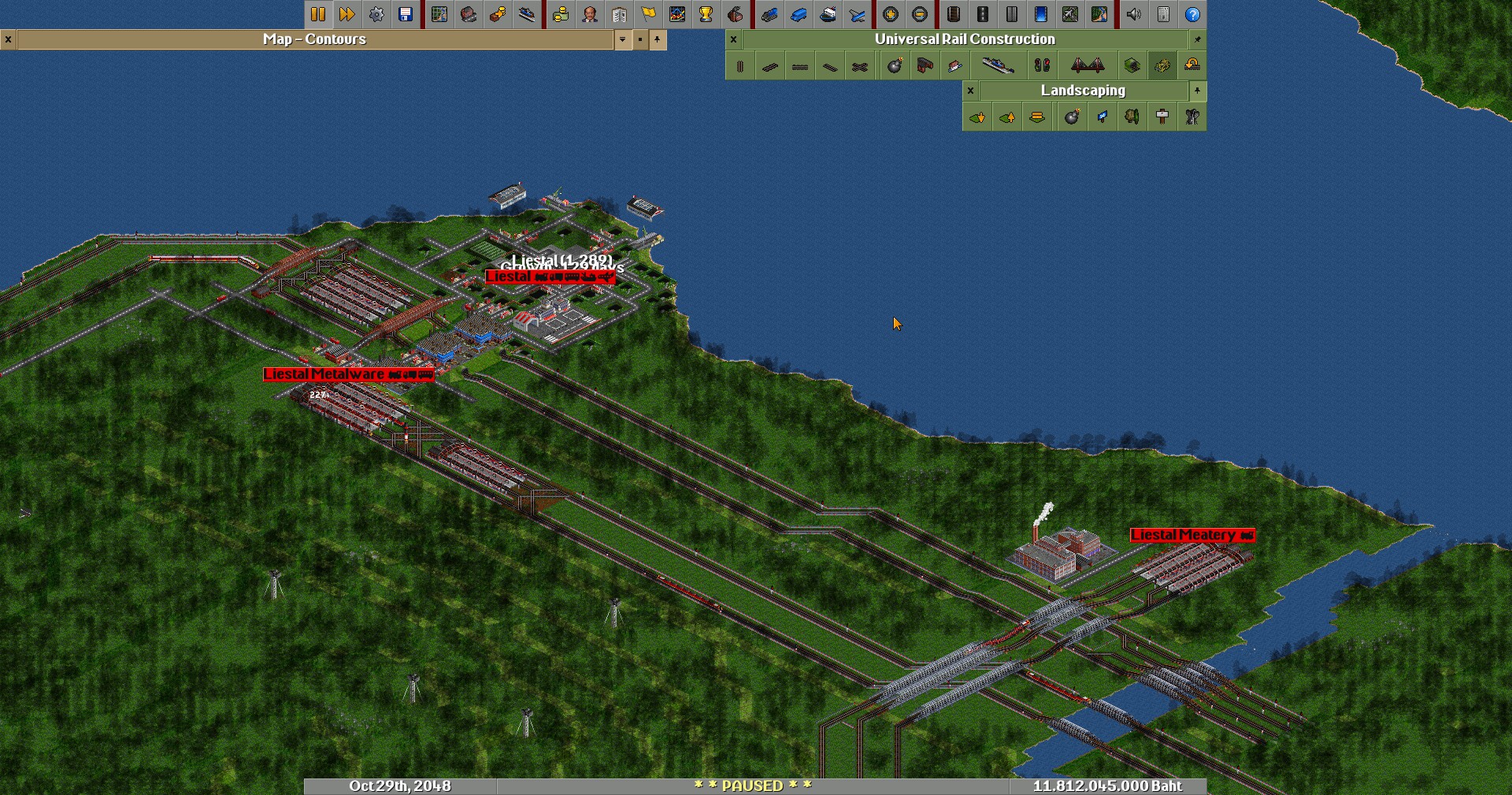Open the finances coin stack icon
The image size is (1512, 795).
coord(561,14)
